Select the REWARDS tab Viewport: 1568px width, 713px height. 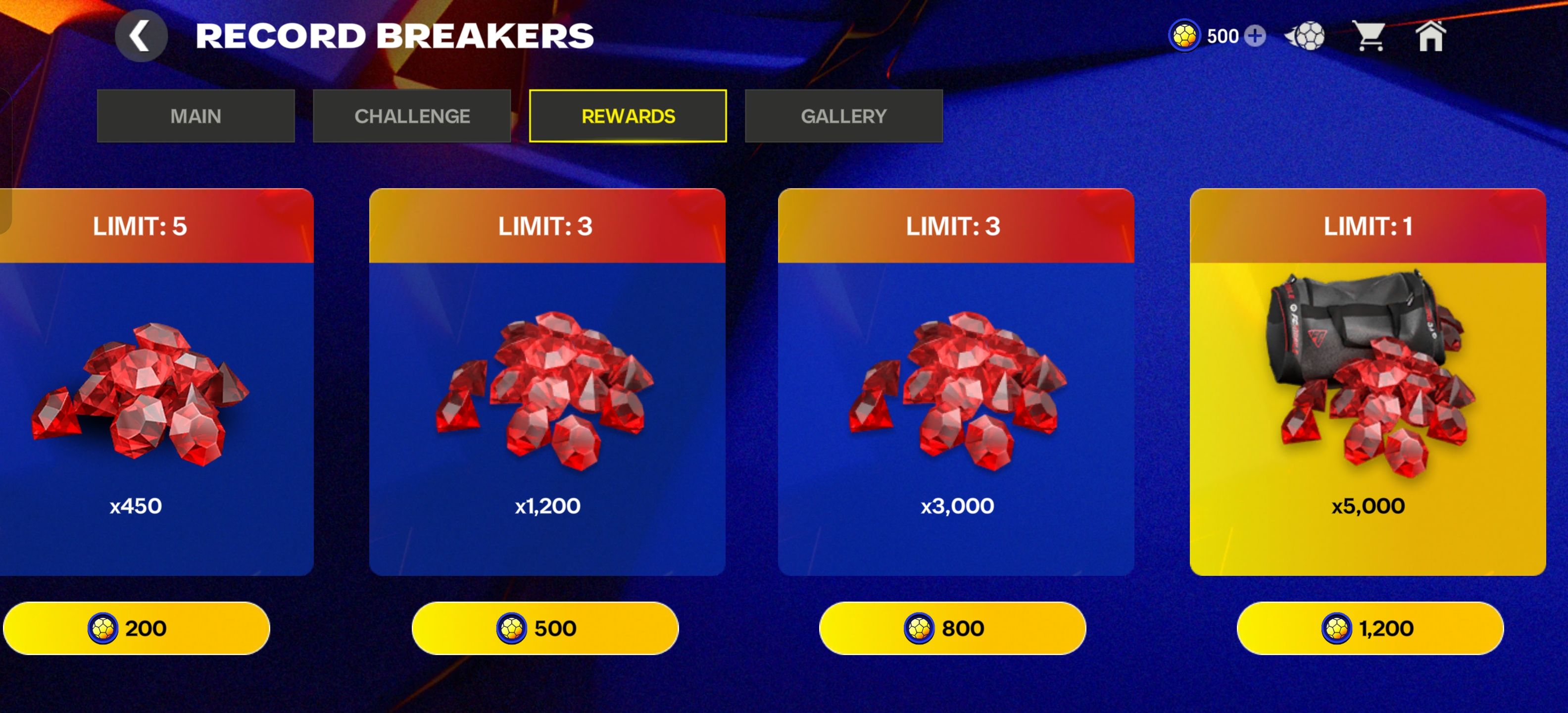click(628, 116)
